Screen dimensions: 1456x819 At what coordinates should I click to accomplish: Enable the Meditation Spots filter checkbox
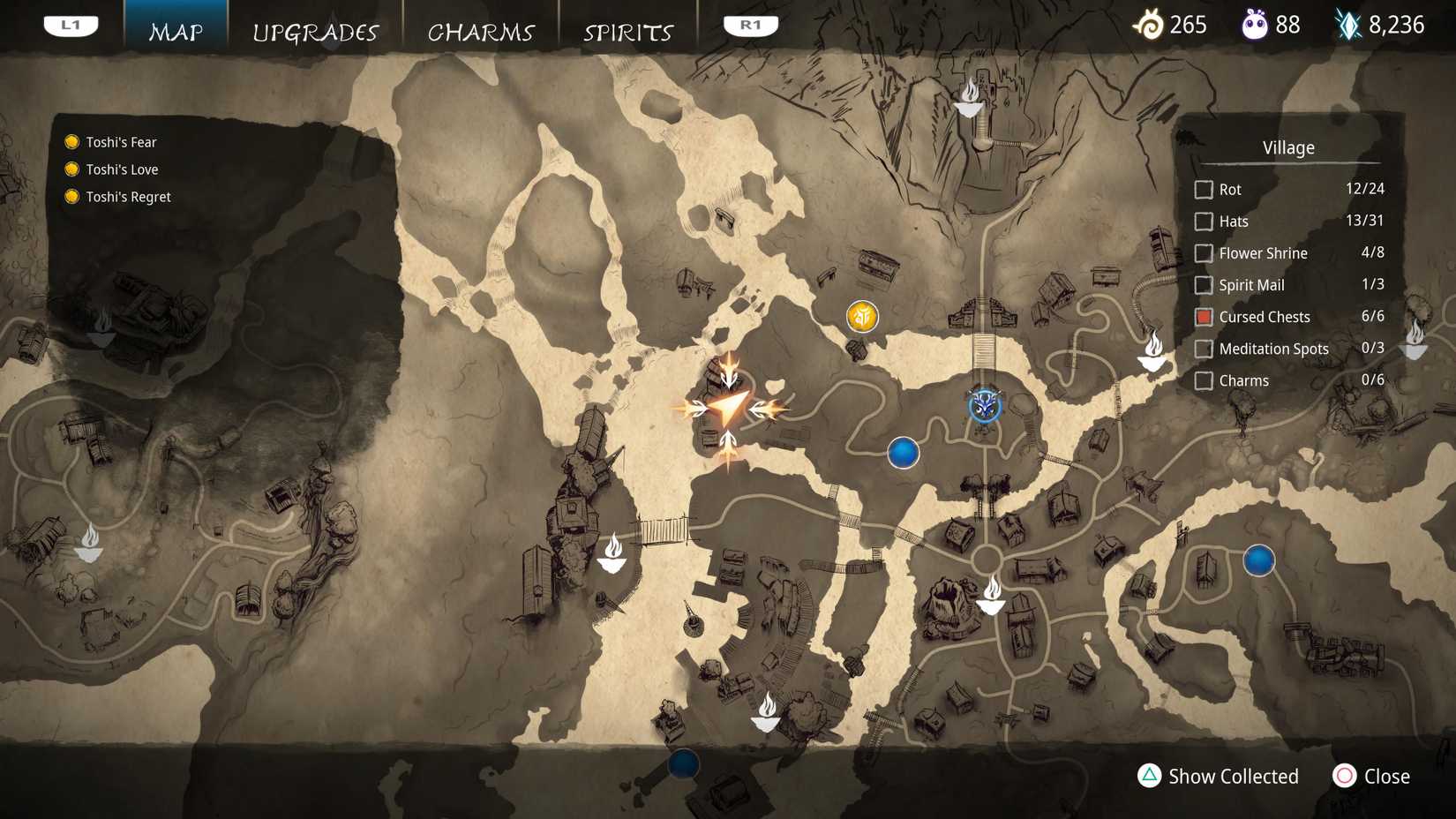pos(1204,349)
